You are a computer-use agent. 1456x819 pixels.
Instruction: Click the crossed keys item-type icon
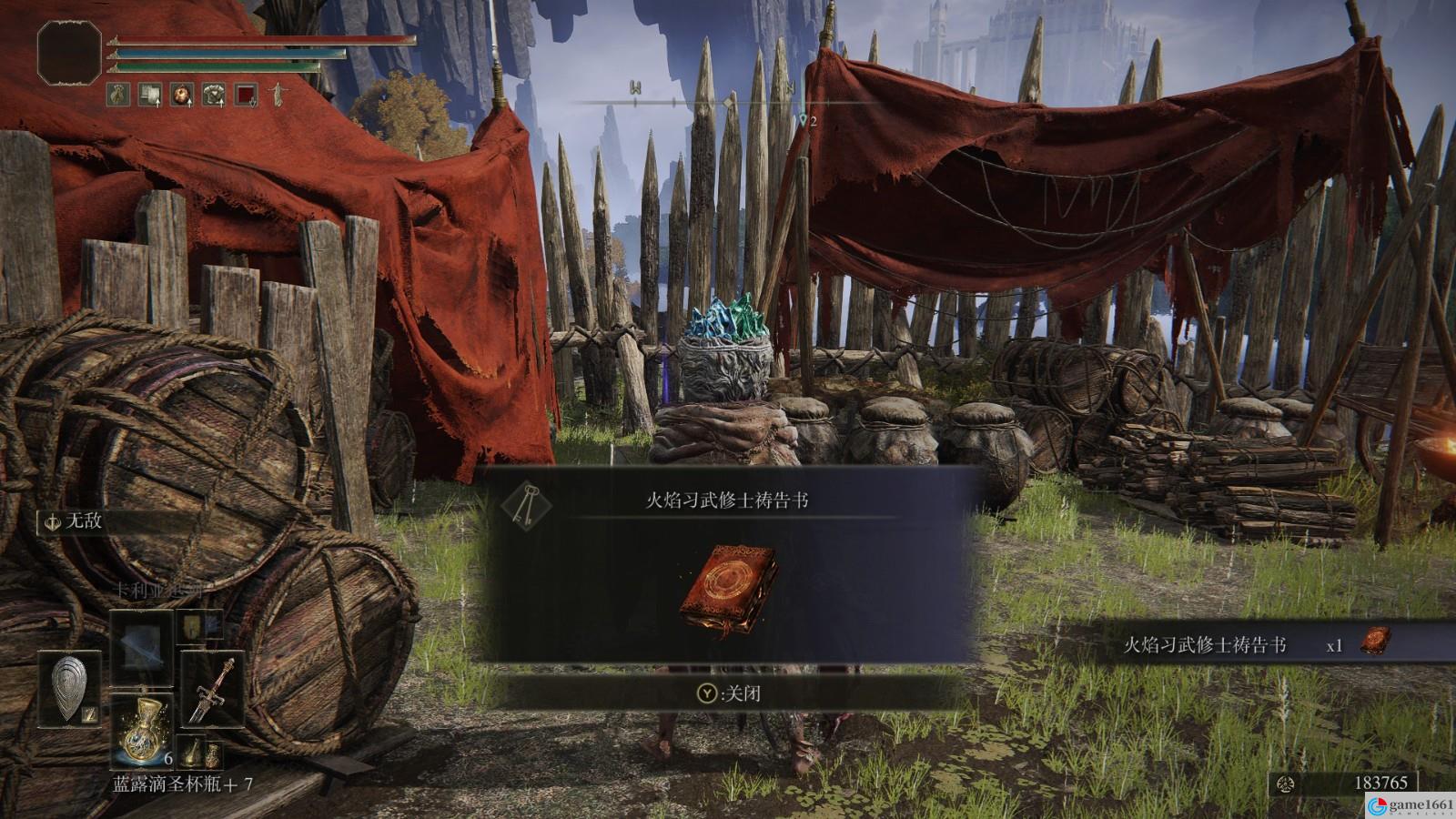click(525, 502)
